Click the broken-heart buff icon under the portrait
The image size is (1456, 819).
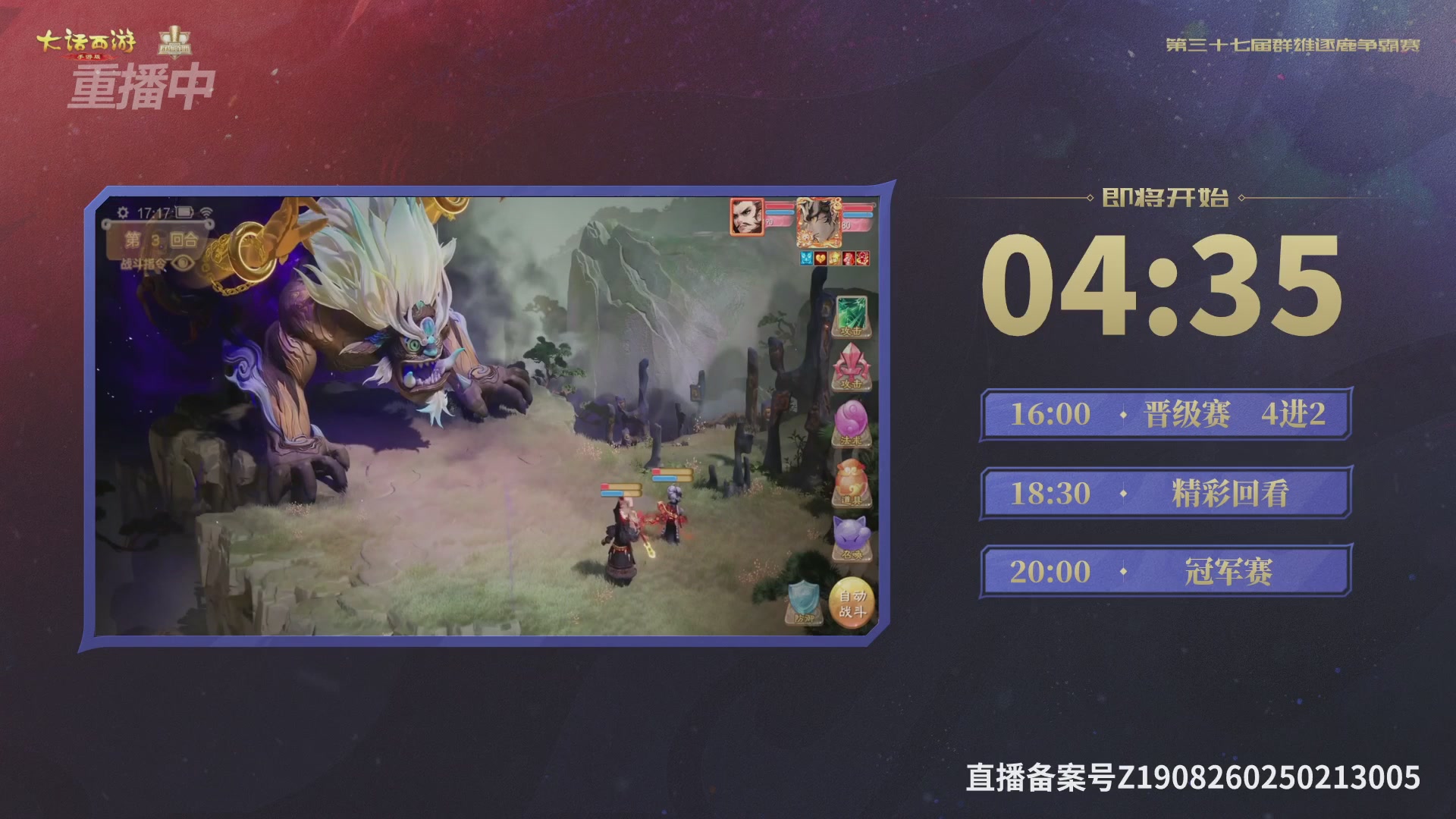[x=821, y=258]
